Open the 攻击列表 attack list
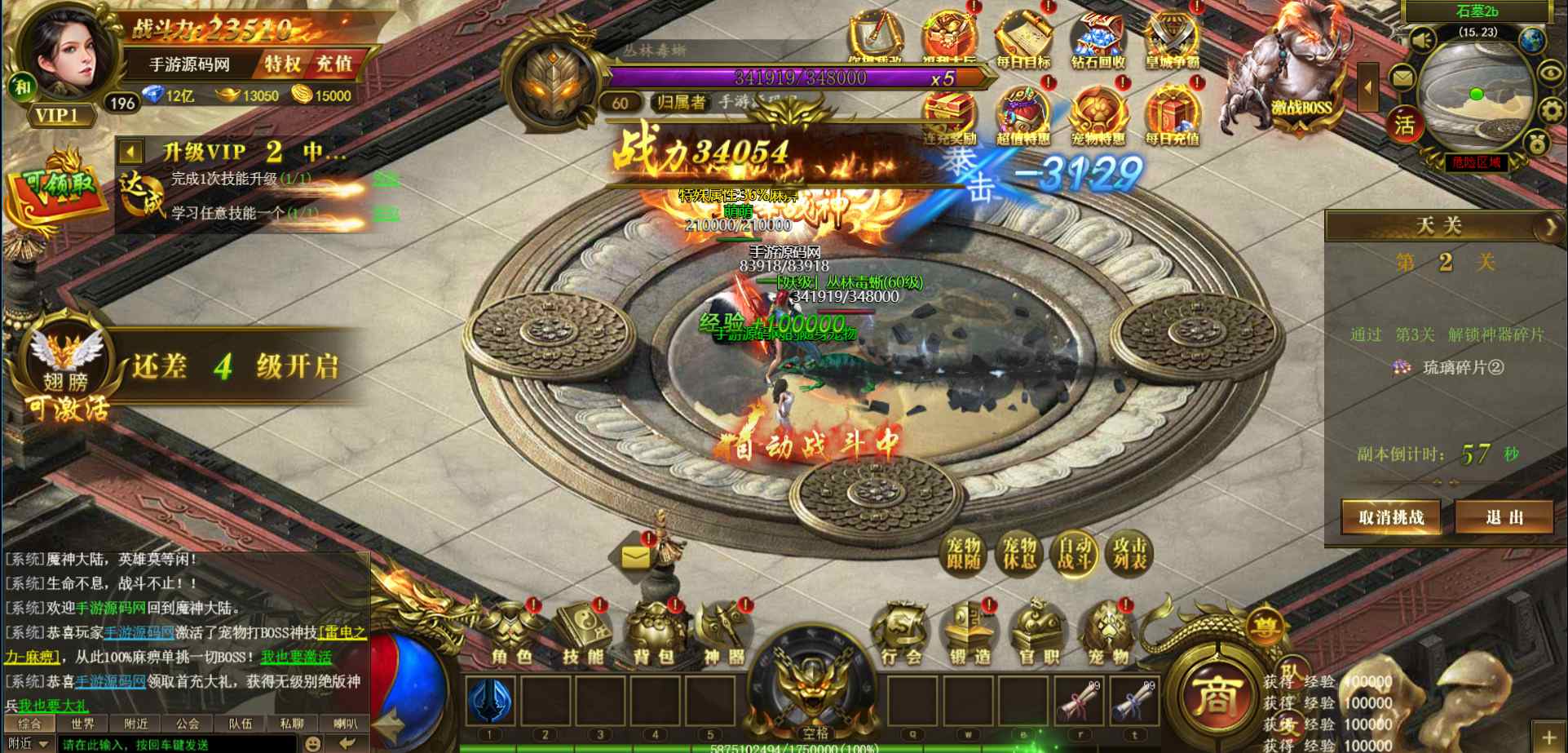Image resolution: width=1568 pixels, height=753 pixels. click(x=1130, y=554)
